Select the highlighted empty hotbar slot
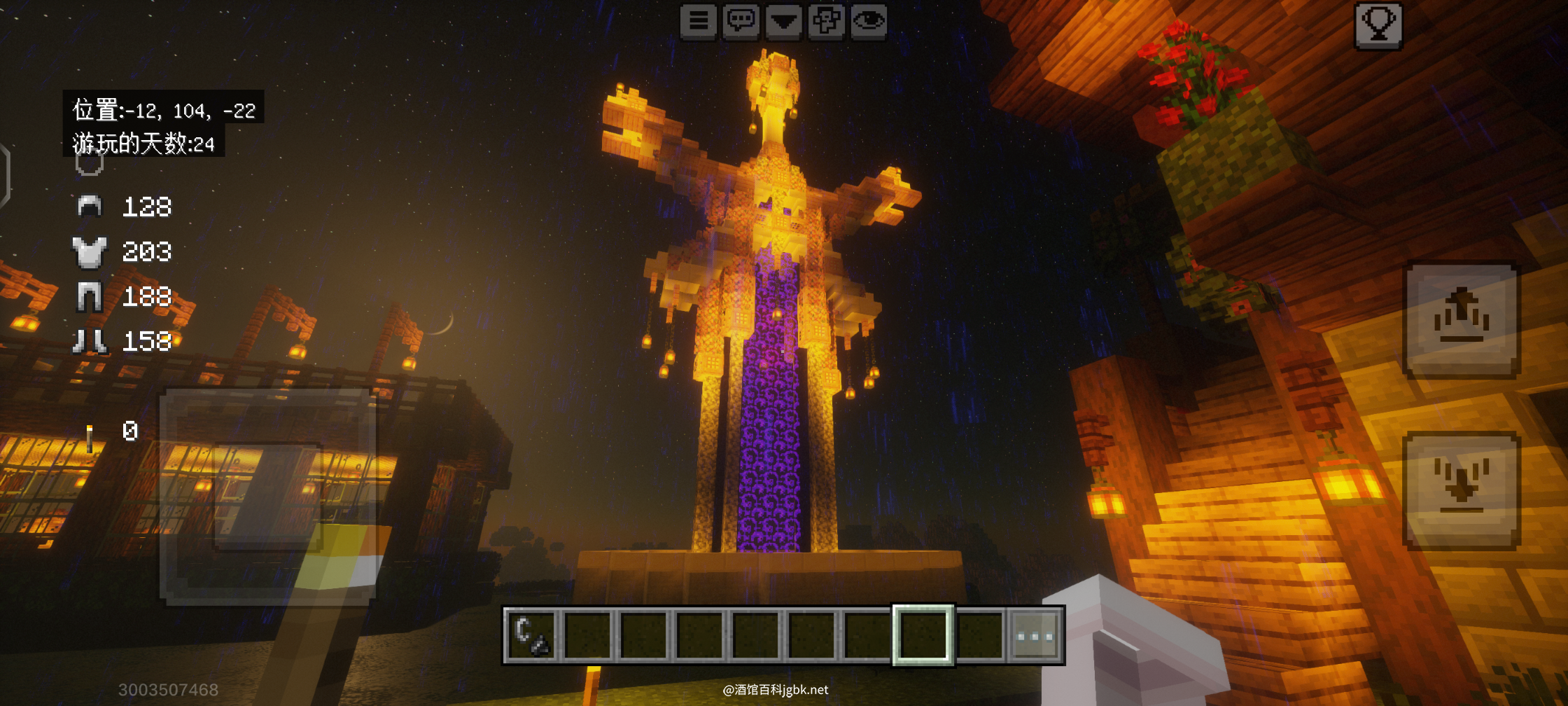Viewport: 1568px width, 706px height. (x=923, y=635)
